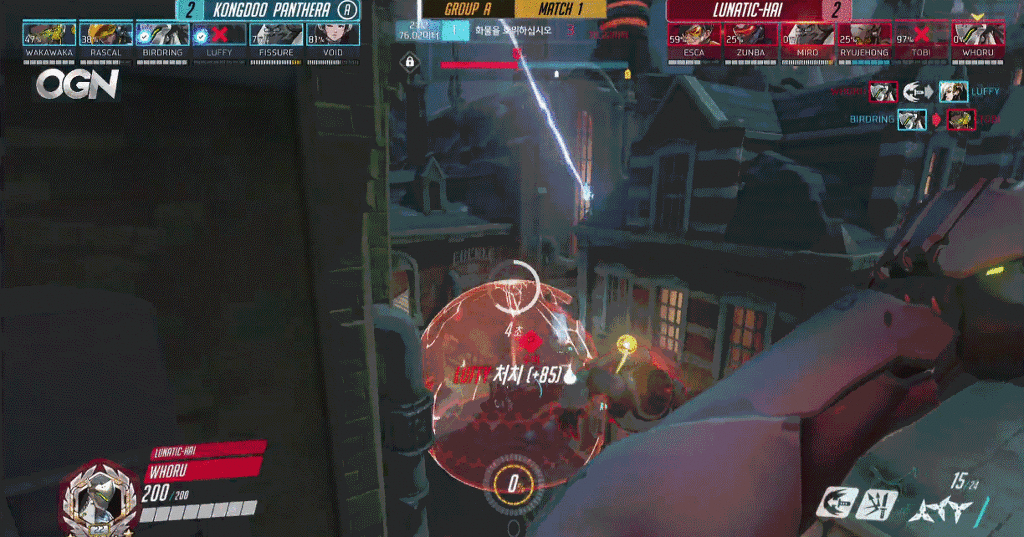
Task: Activate Genji's Swift Strike ability icon
Action: [834, 502]
